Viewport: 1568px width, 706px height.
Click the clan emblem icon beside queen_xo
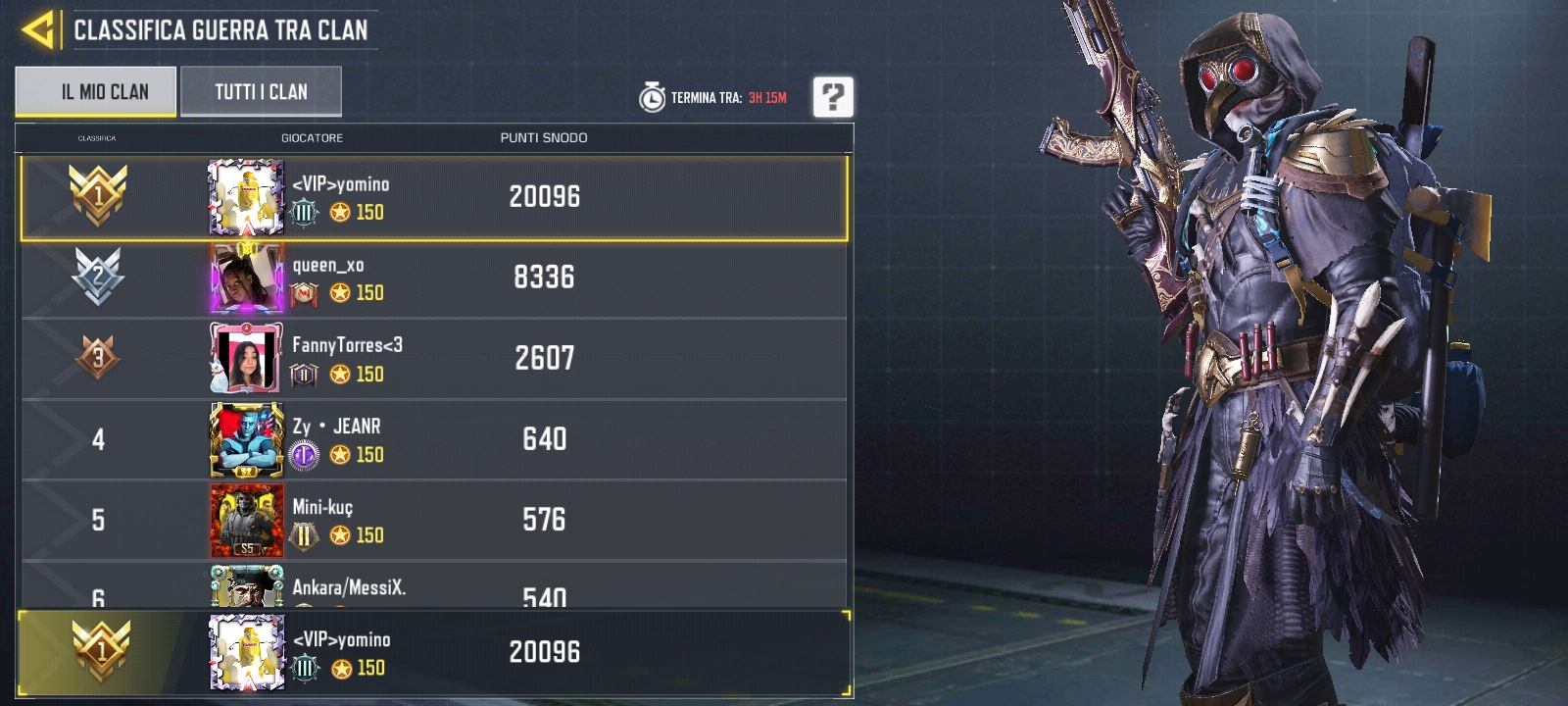pyautogui.click(x=304, y=291)
